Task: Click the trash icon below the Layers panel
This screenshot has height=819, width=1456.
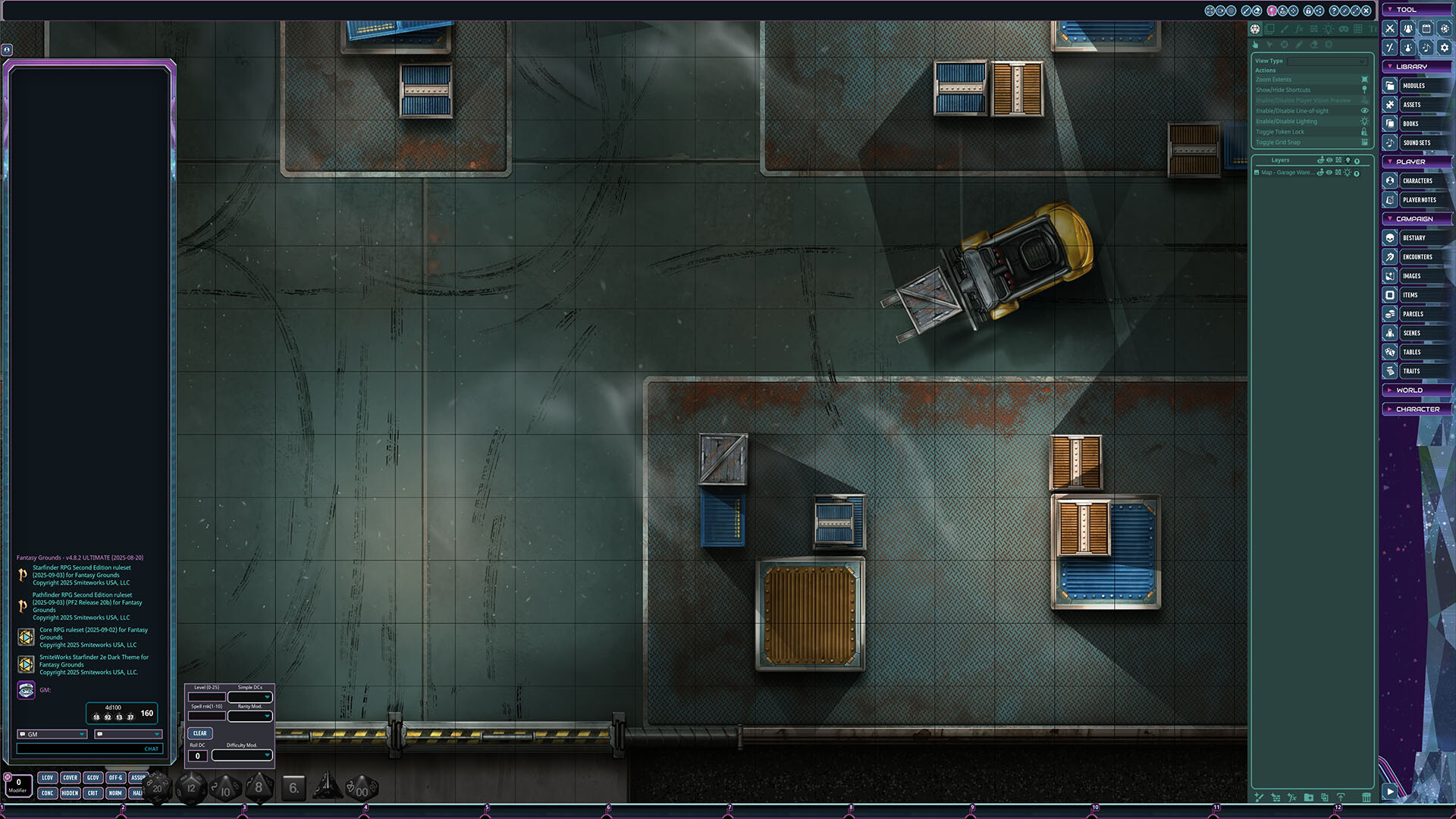Action: click(x=1367, y=797)
